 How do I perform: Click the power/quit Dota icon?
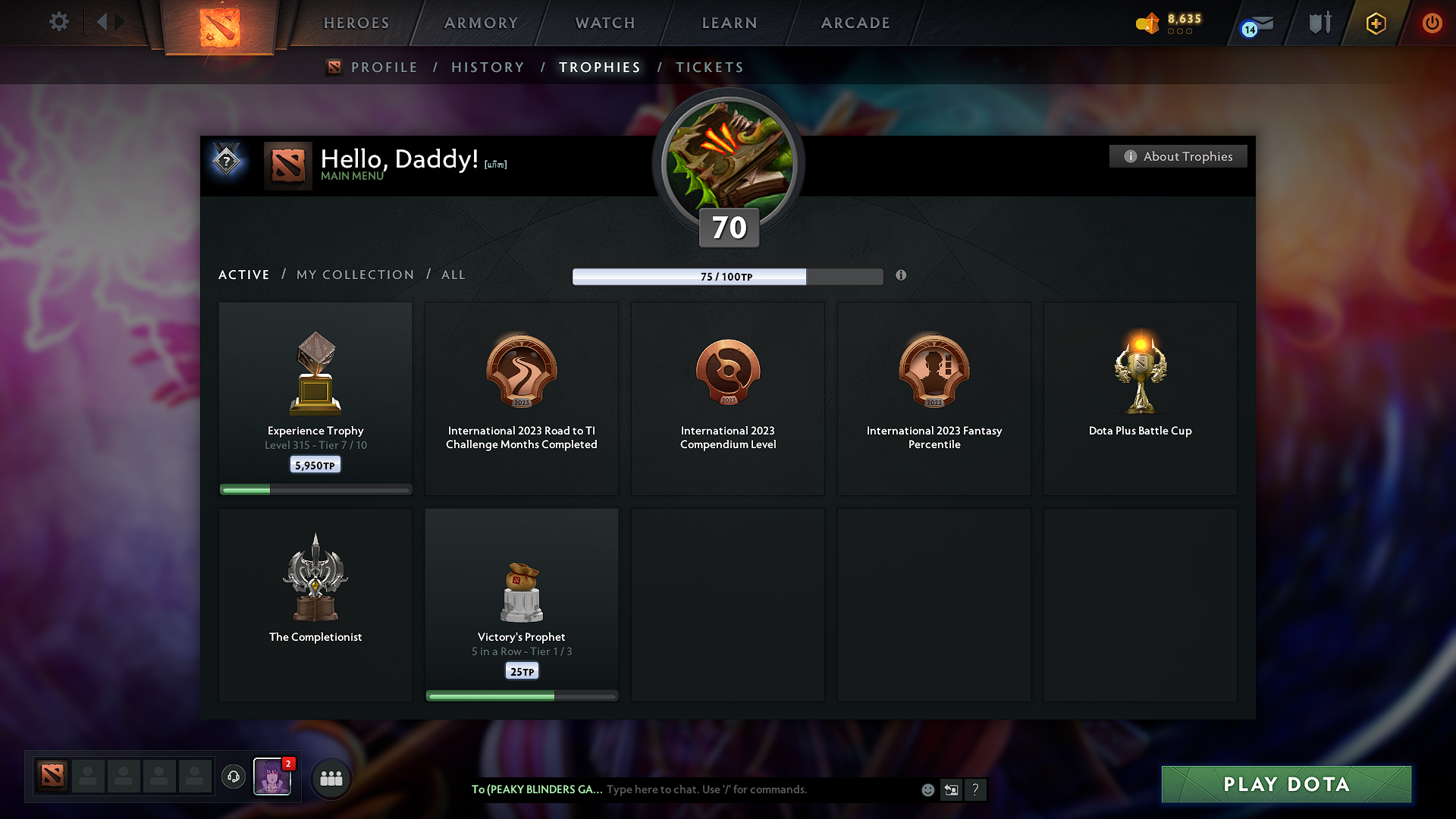[x=1432, y=23]
